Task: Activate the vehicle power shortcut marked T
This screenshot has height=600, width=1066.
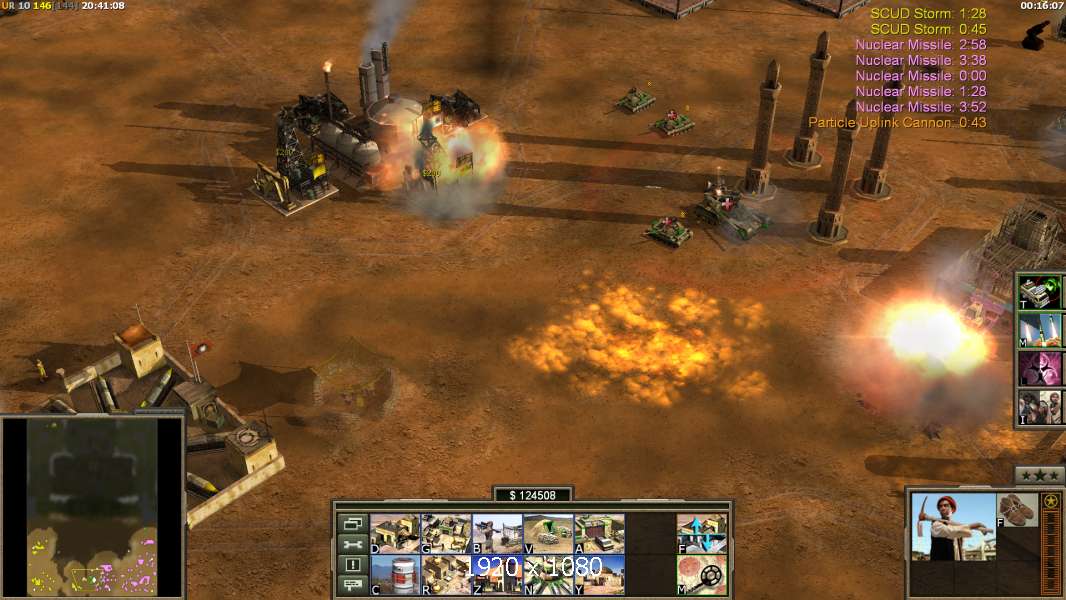Action: (x=1039, y=292)
